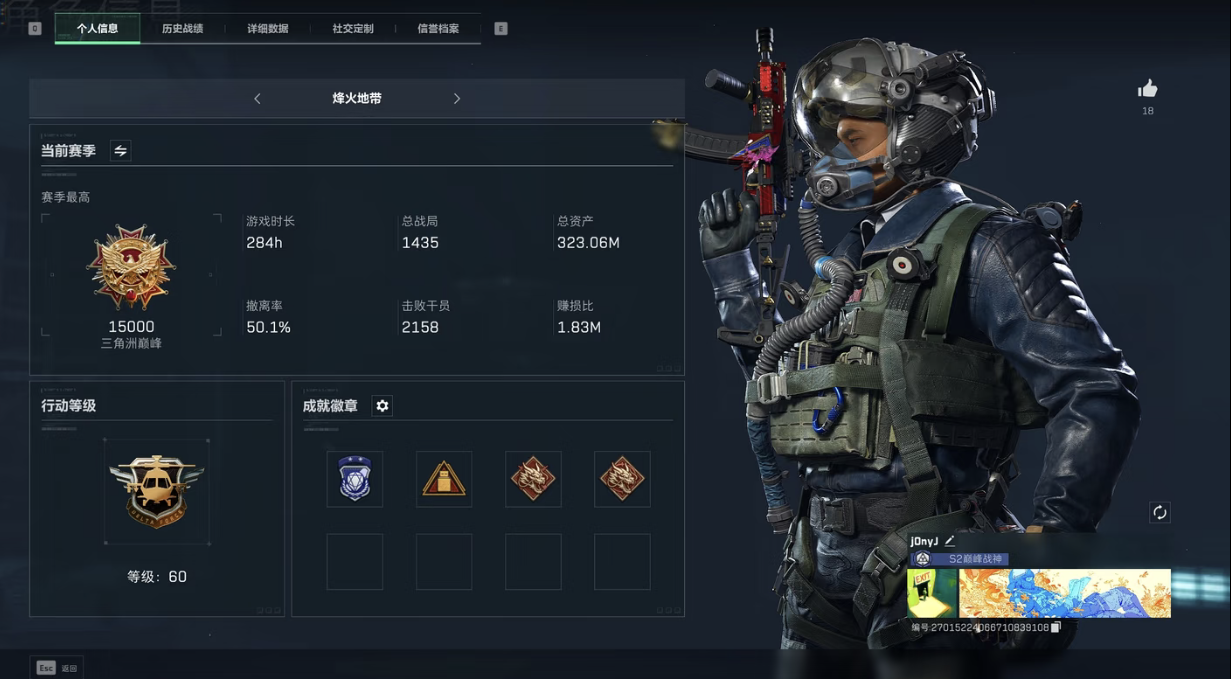Select the yellow triangle achievement badge

pyautogui.click(x=444, y=479)
